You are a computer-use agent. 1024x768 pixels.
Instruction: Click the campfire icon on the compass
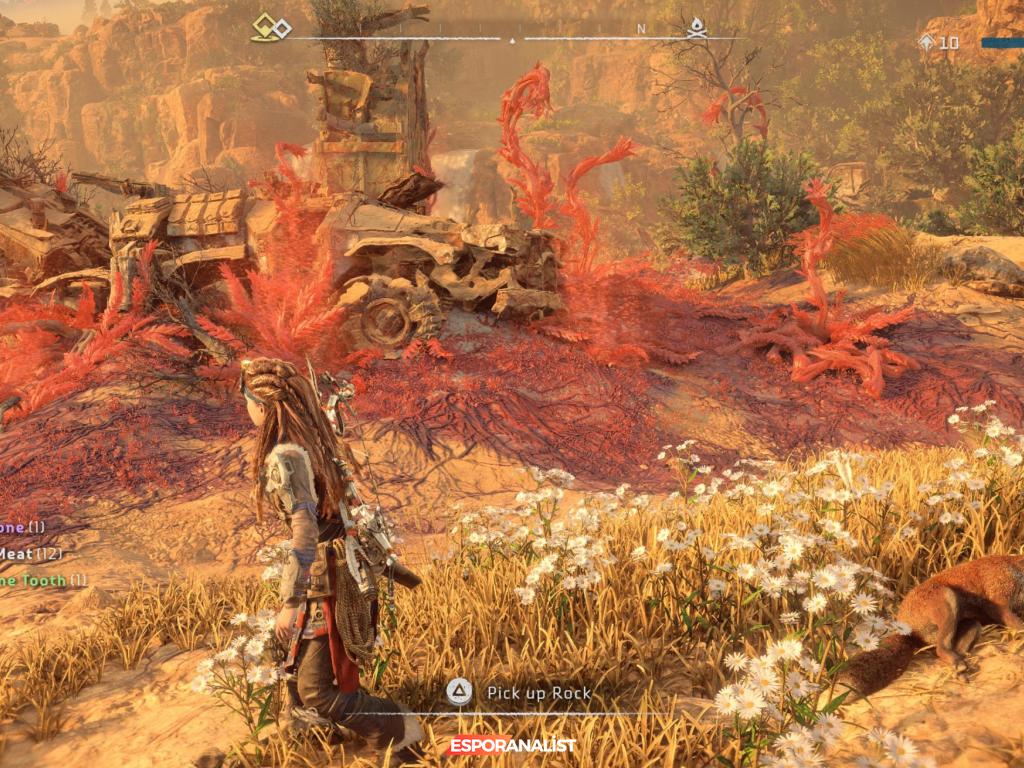coord(697,28)
